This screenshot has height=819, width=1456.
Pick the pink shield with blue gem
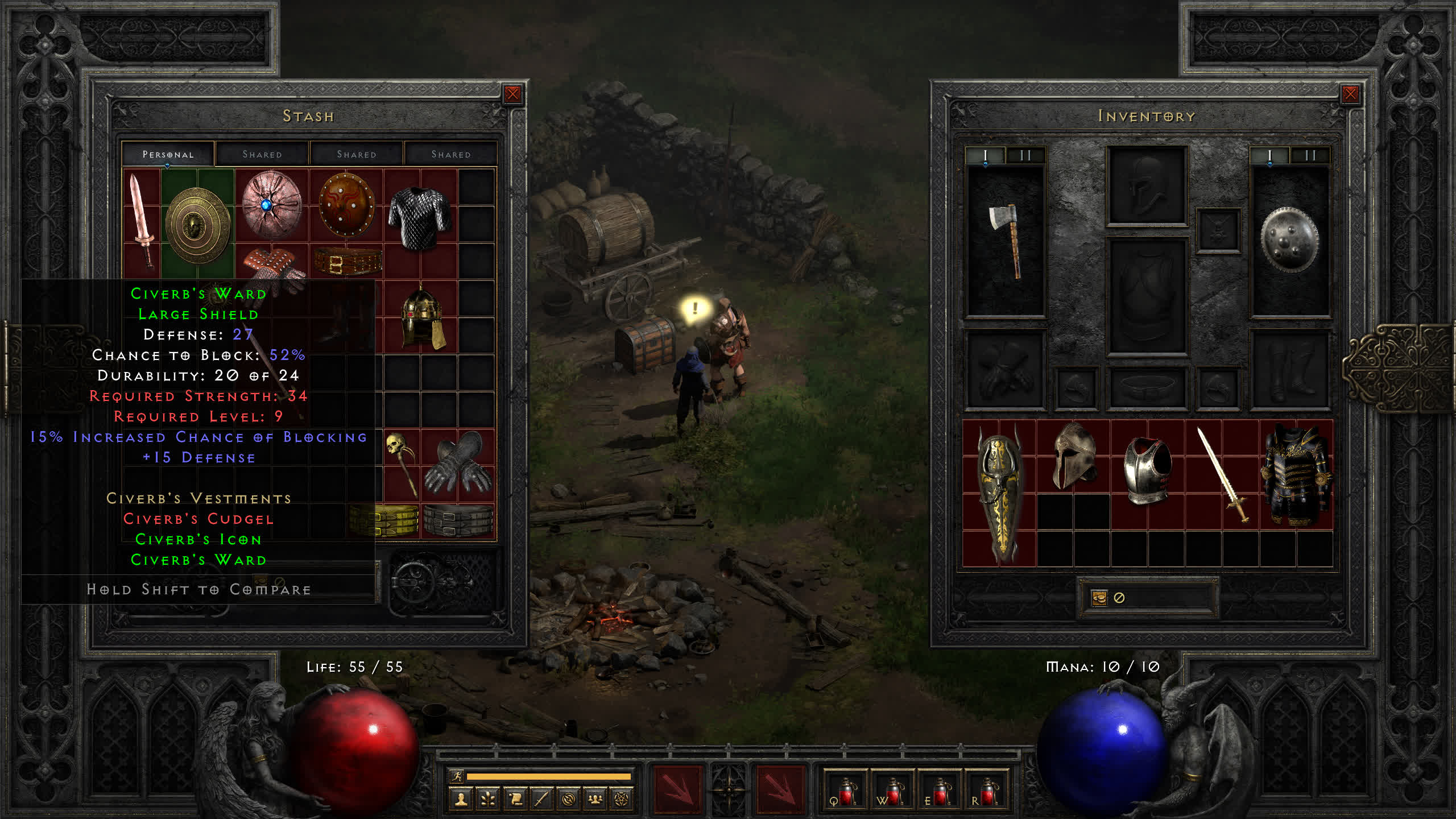pyautogui.click(x=271, y=204)
